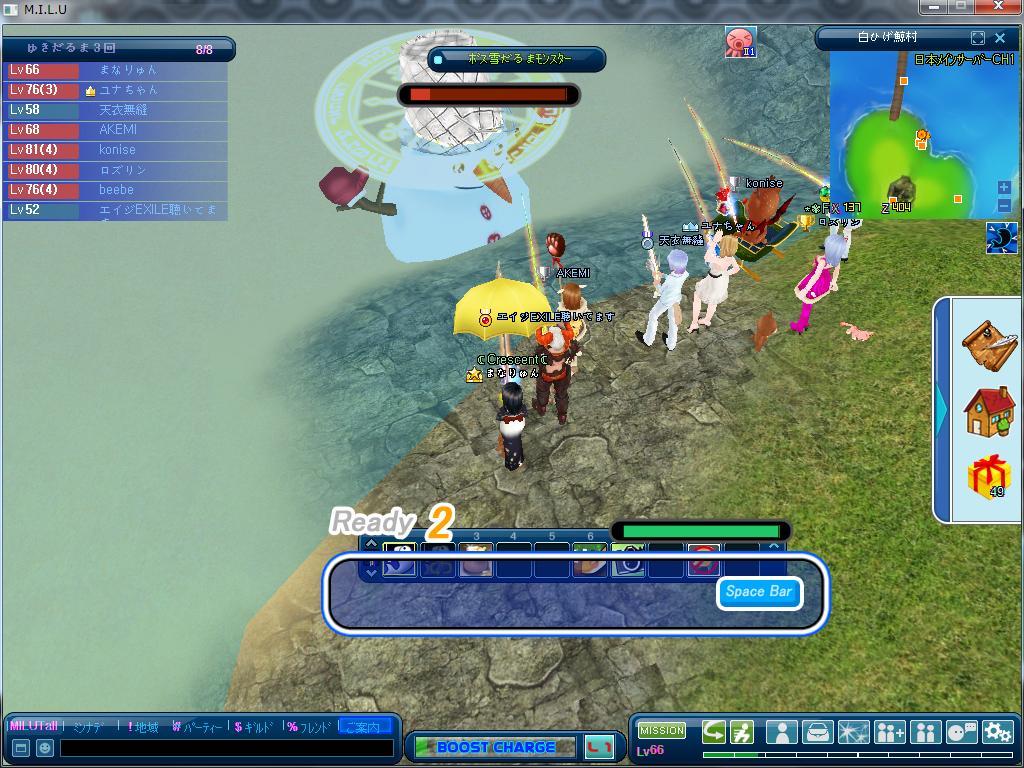
Task: Open the emoticon smiley button
Action: (x=45, y=748)
